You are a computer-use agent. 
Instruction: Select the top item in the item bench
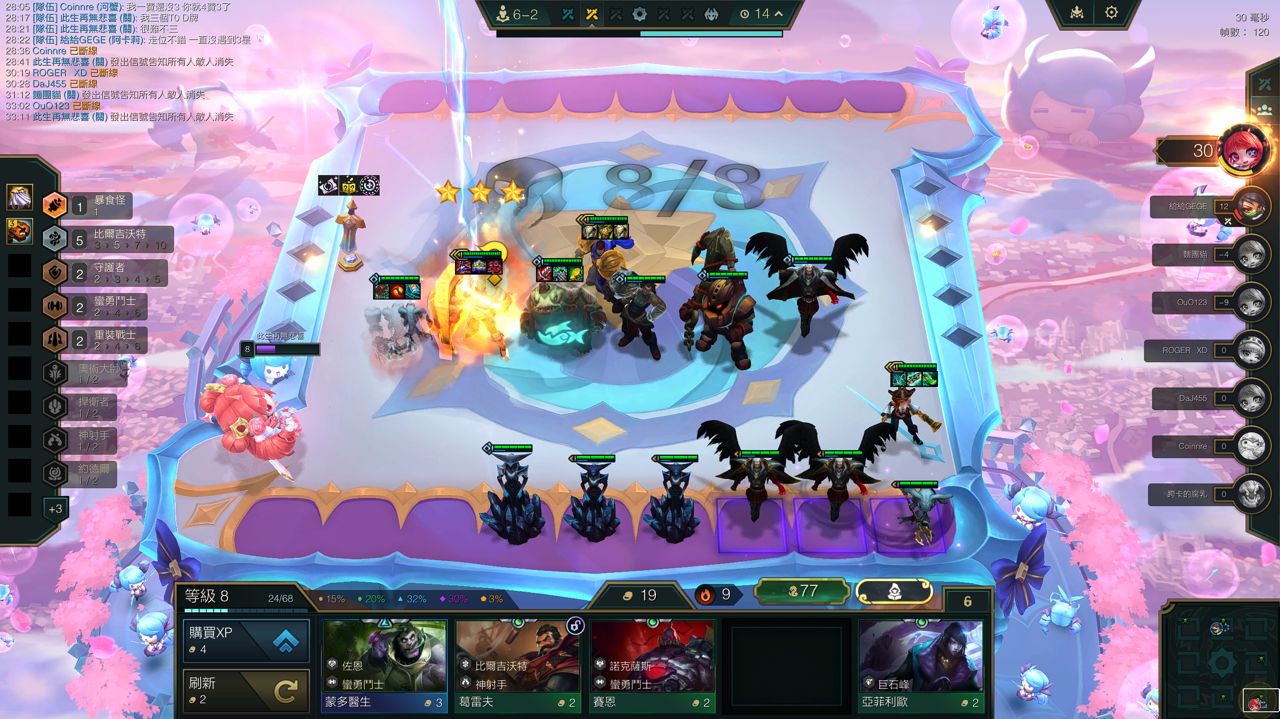click(x=20, y=197)
